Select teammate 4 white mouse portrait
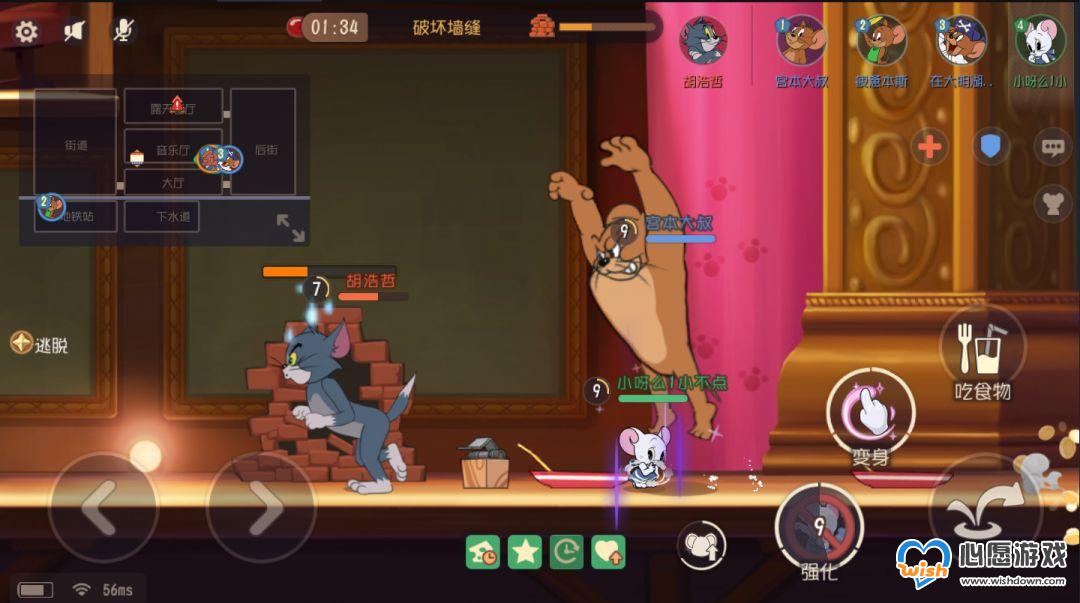Viewport: 1080px width, 603px height. click(x=1040, y=41)
